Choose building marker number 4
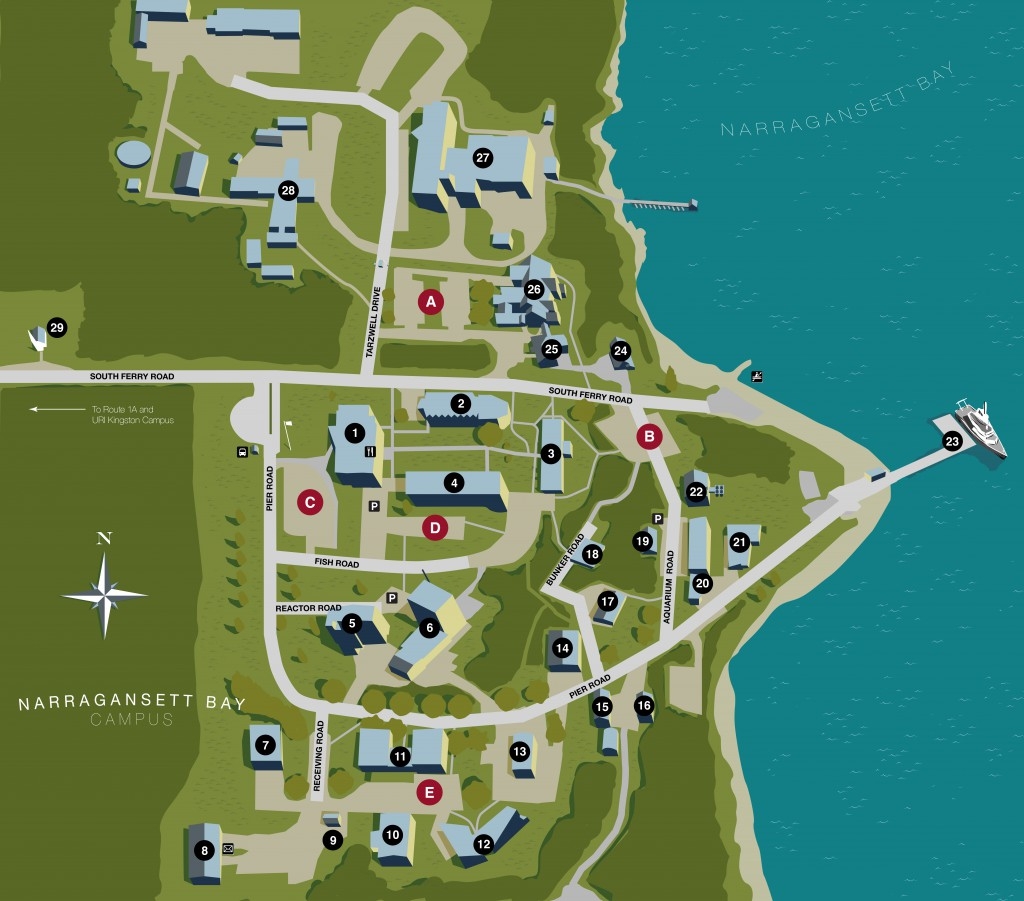 454,483
